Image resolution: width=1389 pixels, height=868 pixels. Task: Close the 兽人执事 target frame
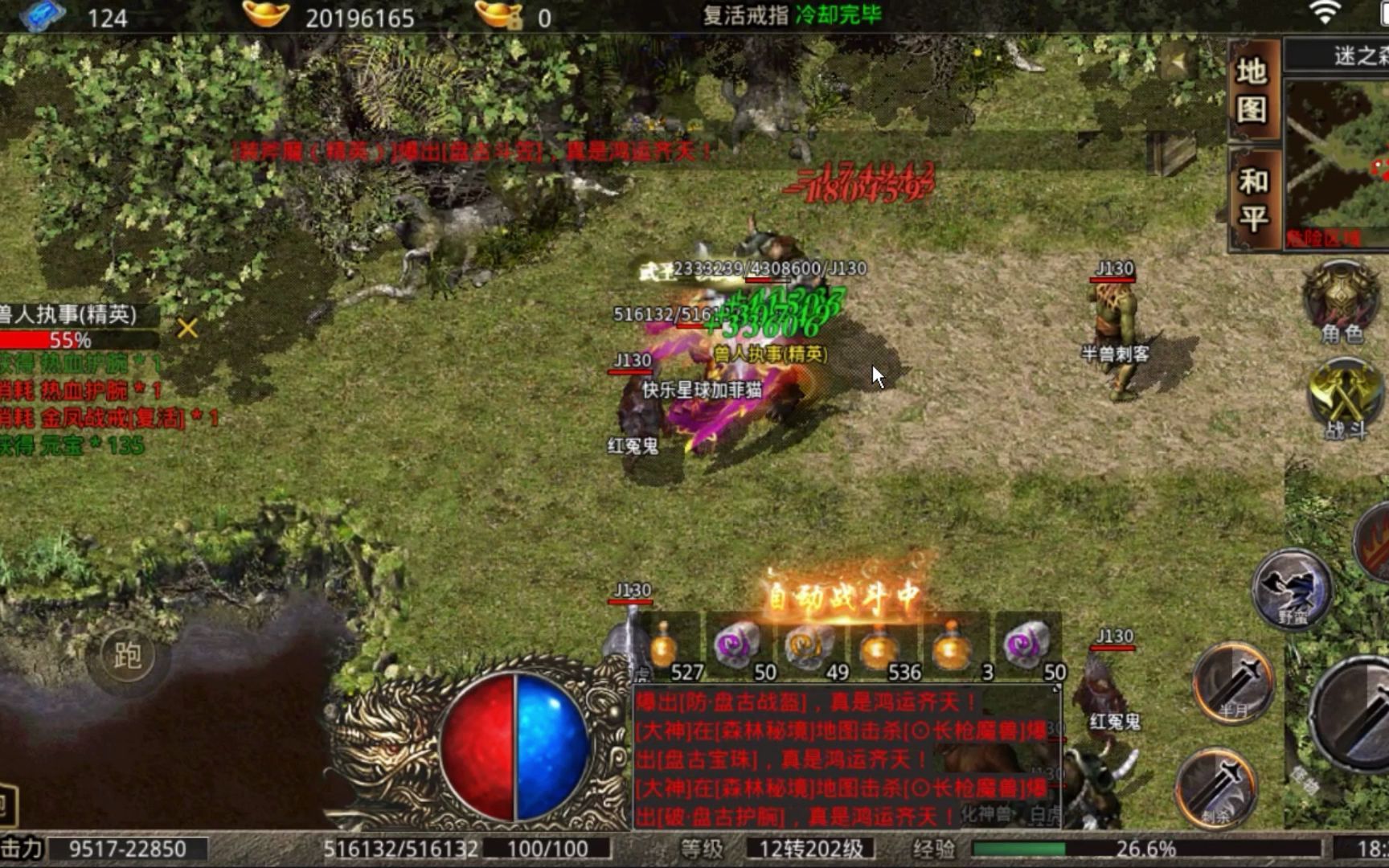[x=187, y=328]
